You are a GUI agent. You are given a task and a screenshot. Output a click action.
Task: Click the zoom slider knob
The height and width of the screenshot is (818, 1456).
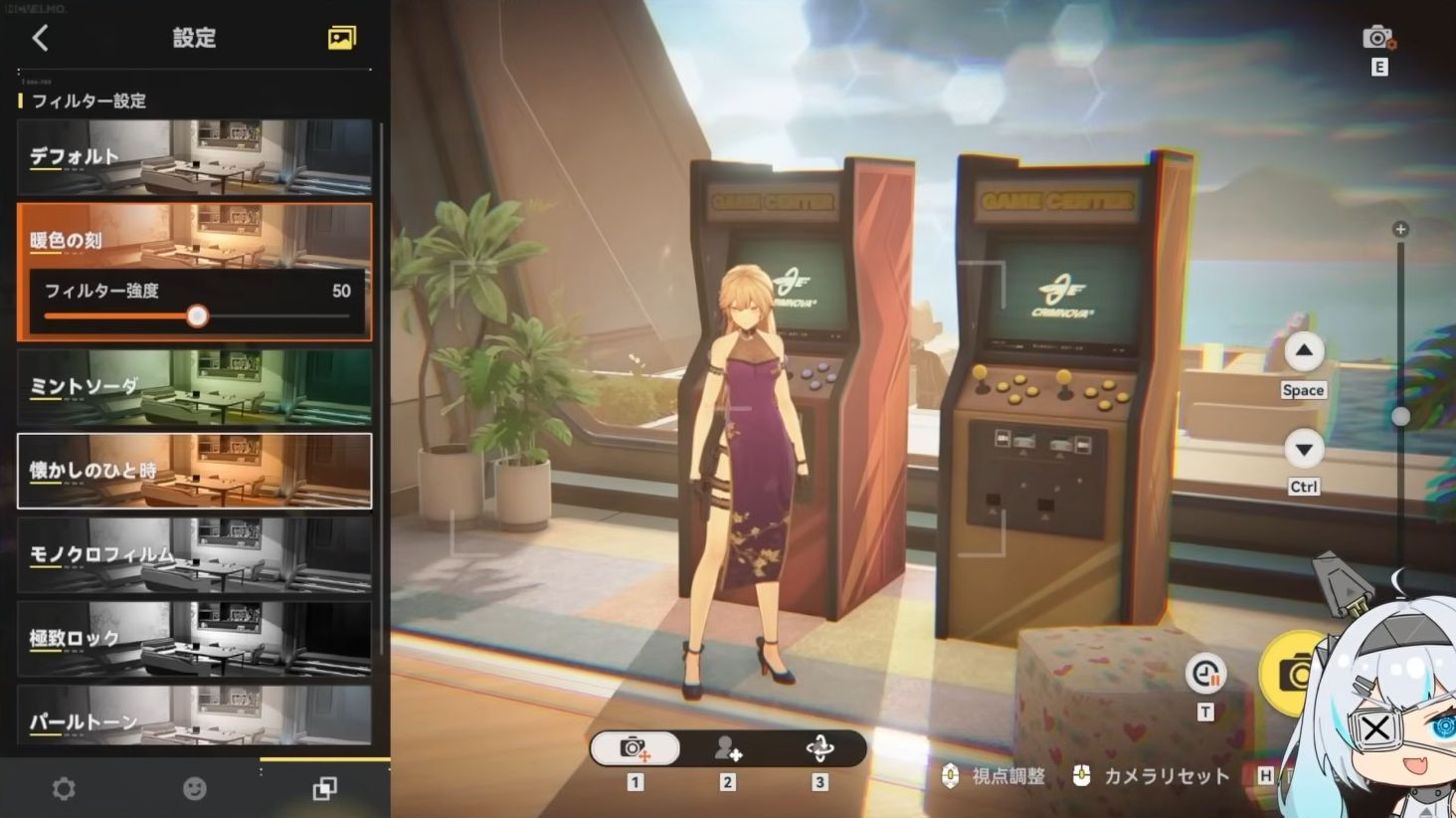pos(1400,416)
